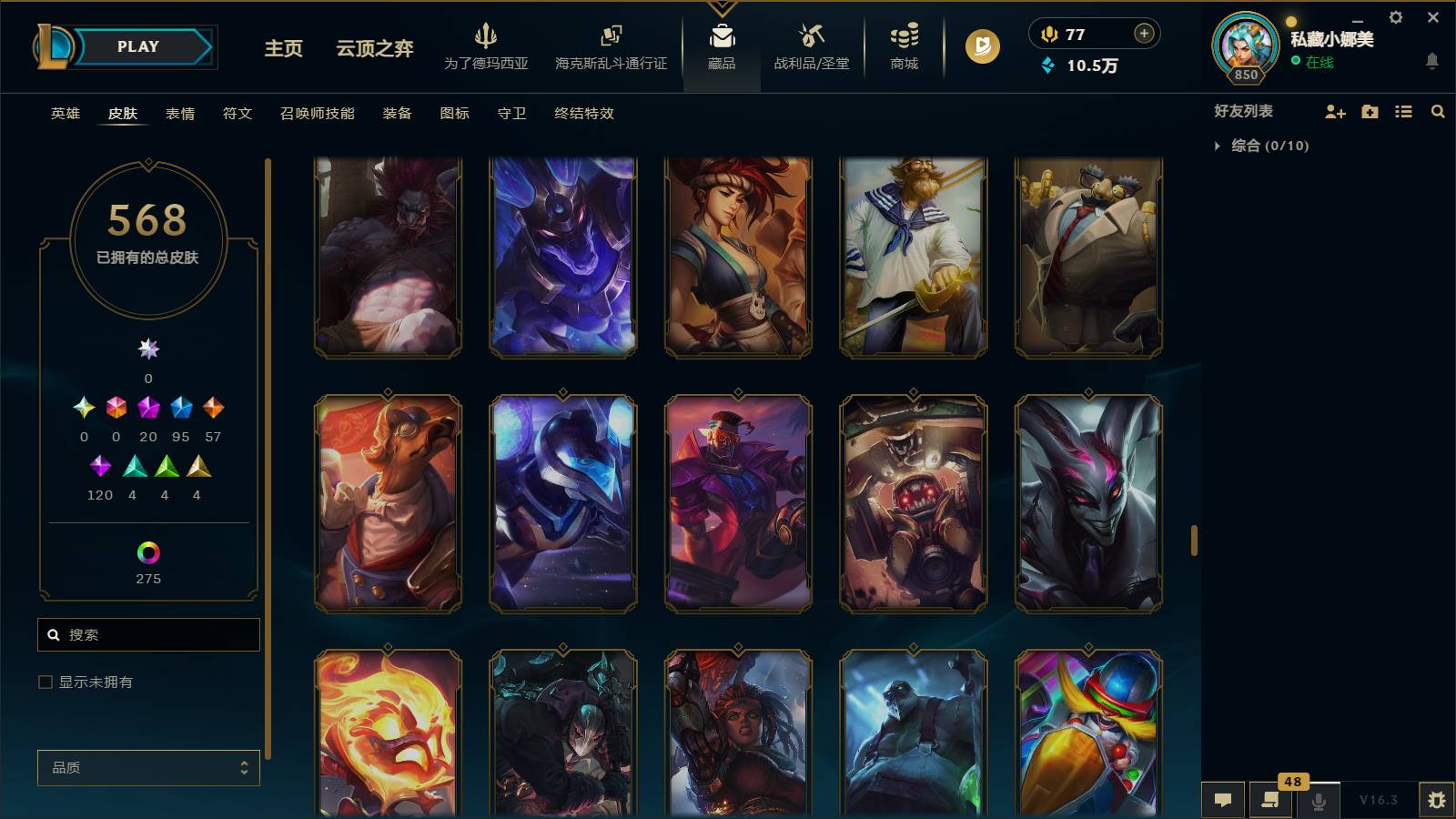This screenshot has width=1456, height=819.
Task: Switch to the 守卫 tab
Action: 511,114
